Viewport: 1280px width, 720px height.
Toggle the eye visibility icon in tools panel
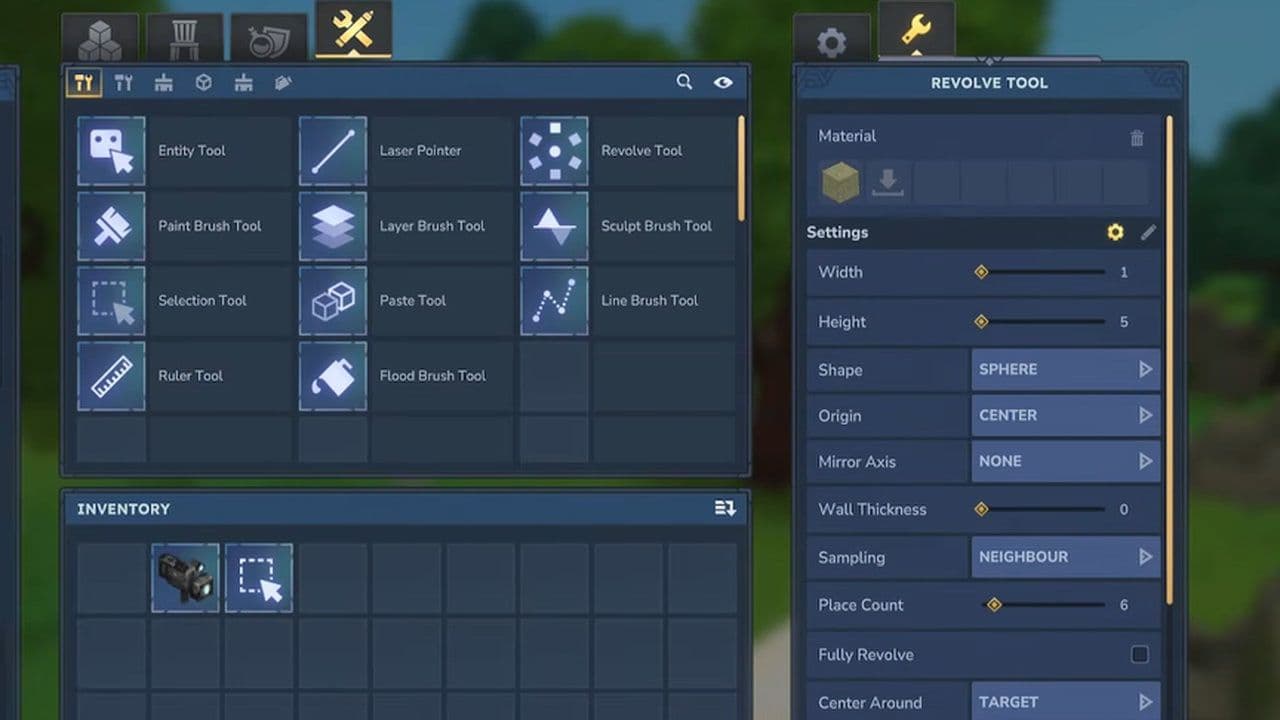[723, 82]
